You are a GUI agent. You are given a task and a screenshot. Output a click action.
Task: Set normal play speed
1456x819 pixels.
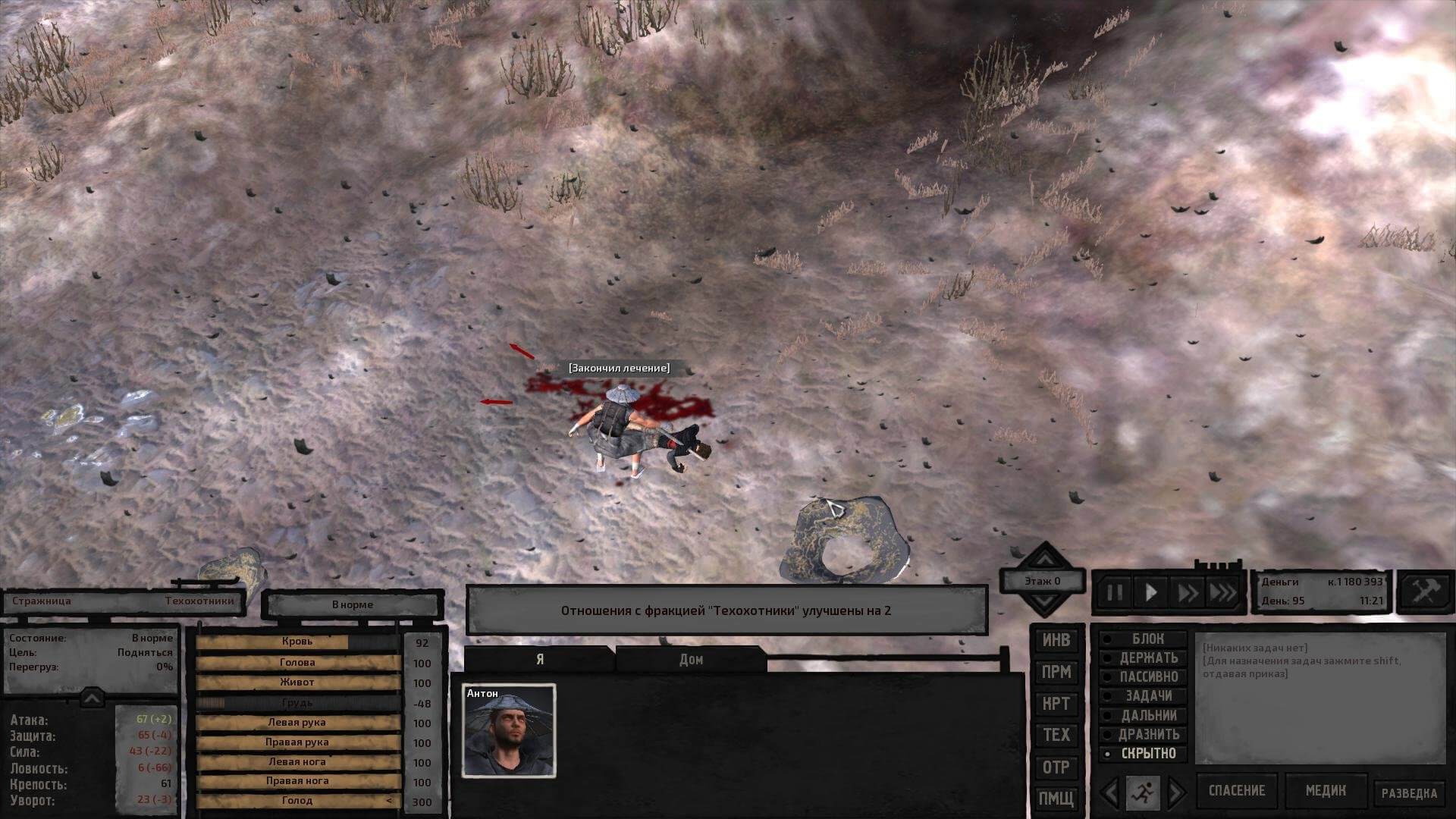pyautogui.click(x=1150, y=592)
